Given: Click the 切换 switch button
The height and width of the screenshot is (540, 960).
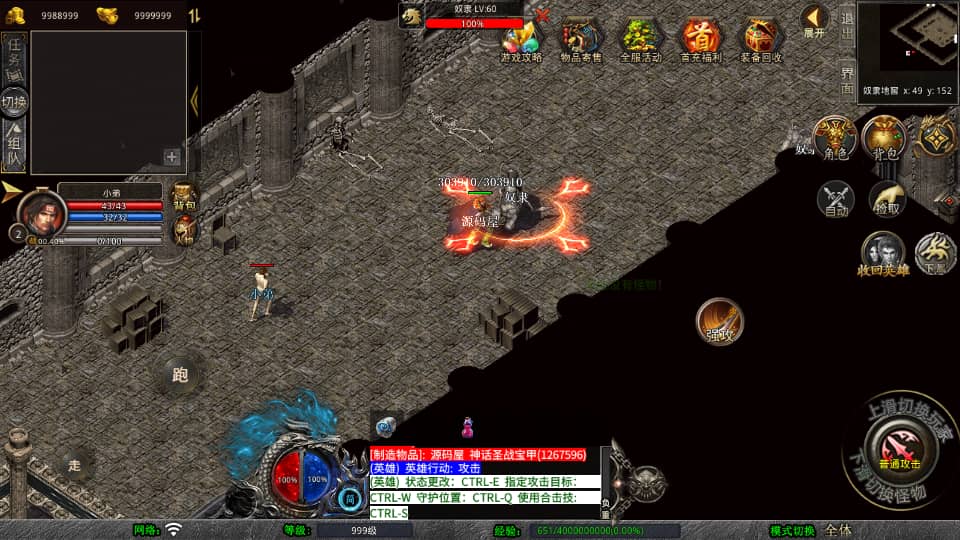Looking at the screenshot, I should [14, 102].
